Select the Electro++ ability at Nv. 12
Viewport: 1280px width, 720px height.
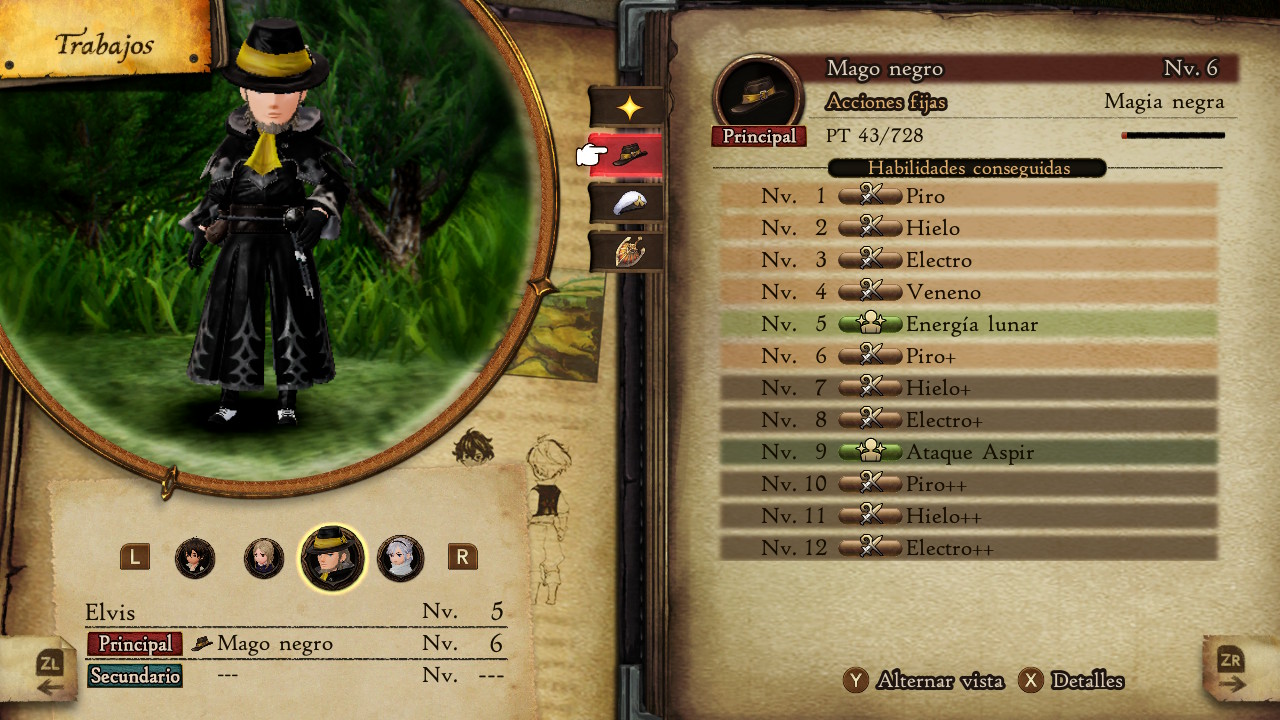coord(968,548)
